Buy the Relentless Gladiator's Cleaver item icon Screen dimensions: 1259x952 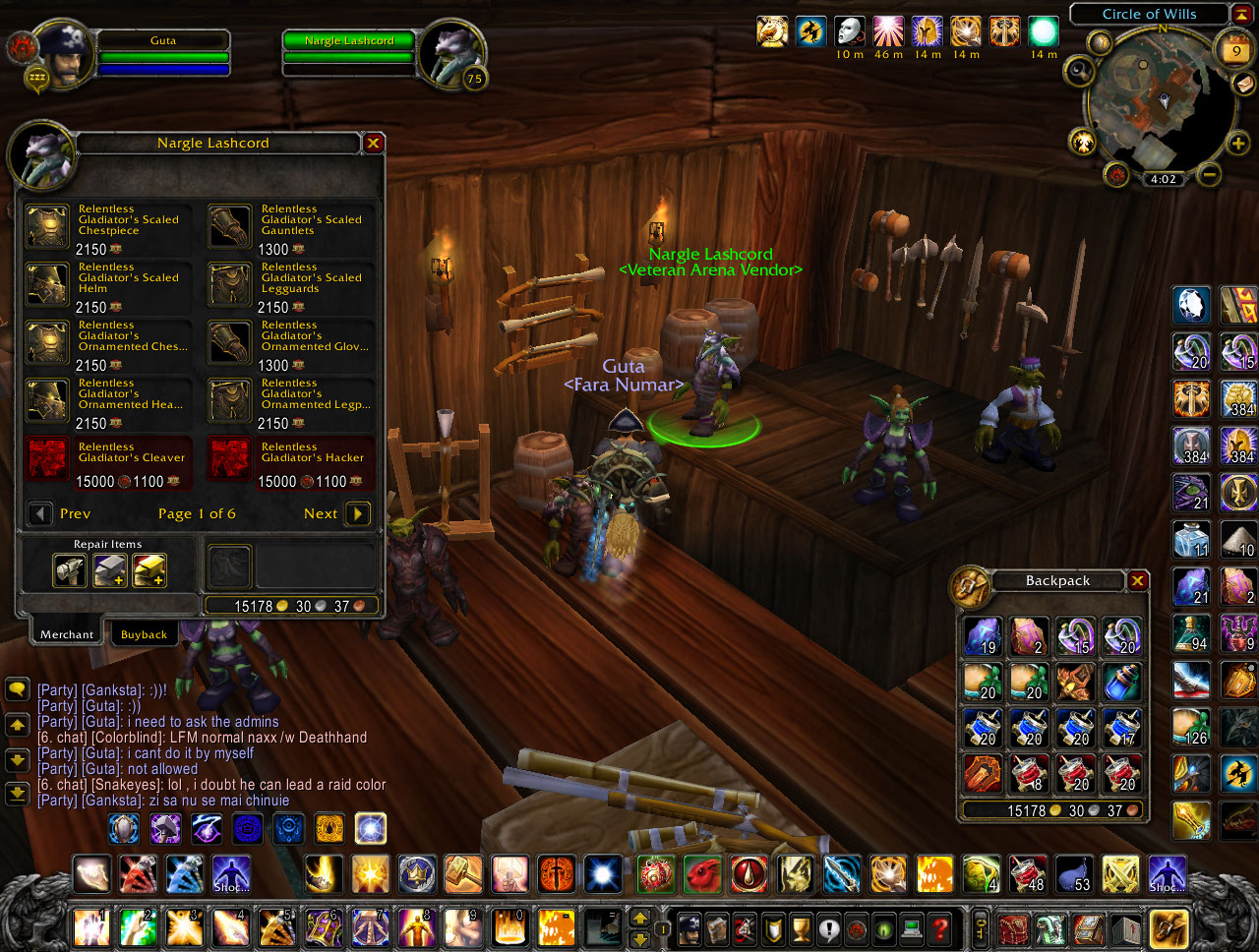47,461
